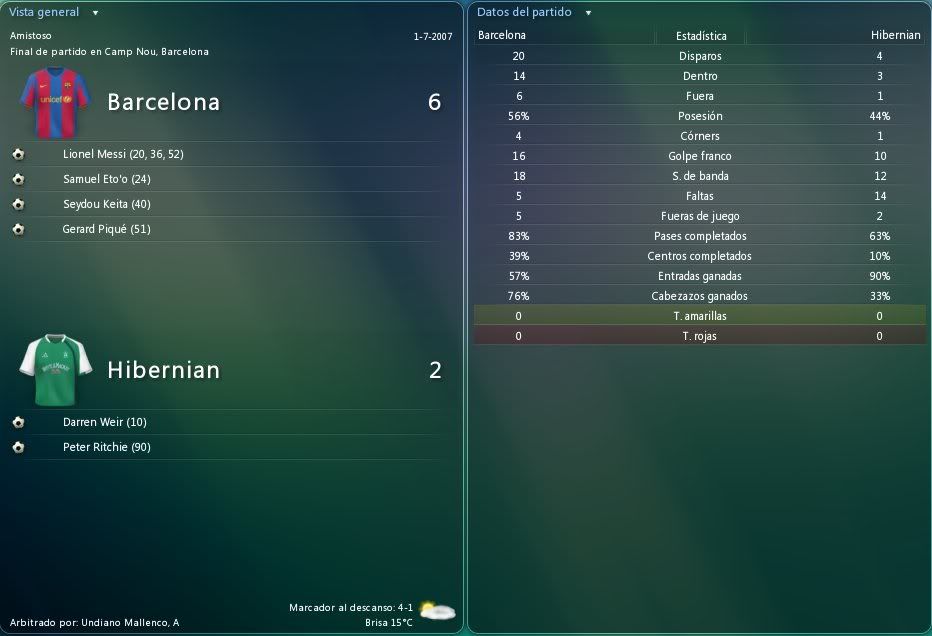View goalscorer Lionel Messi

click(x=123, y=154)
